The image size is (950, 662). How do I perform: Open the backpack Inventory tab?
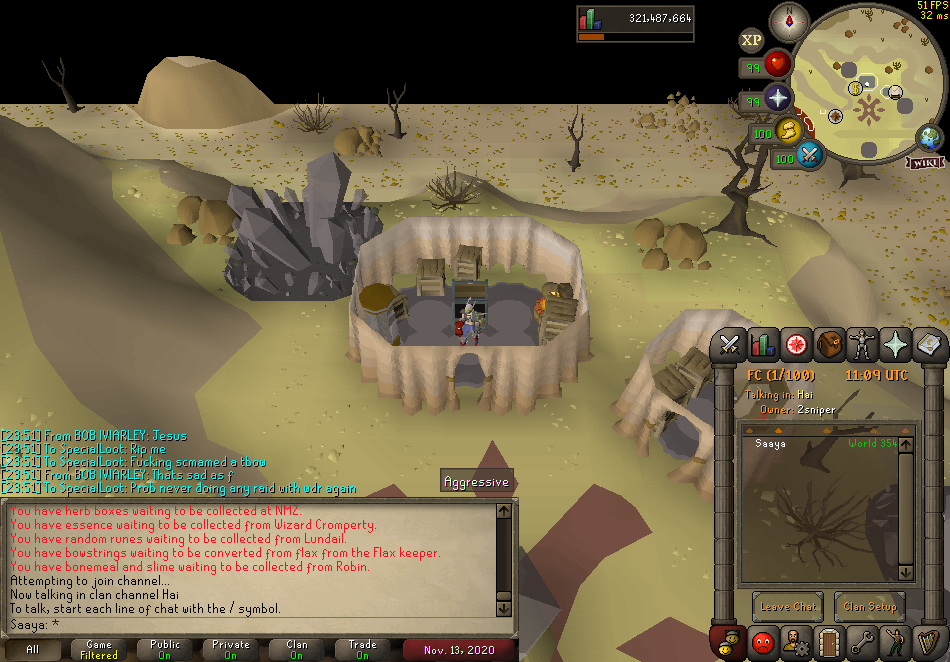click(x=829, y=345)
